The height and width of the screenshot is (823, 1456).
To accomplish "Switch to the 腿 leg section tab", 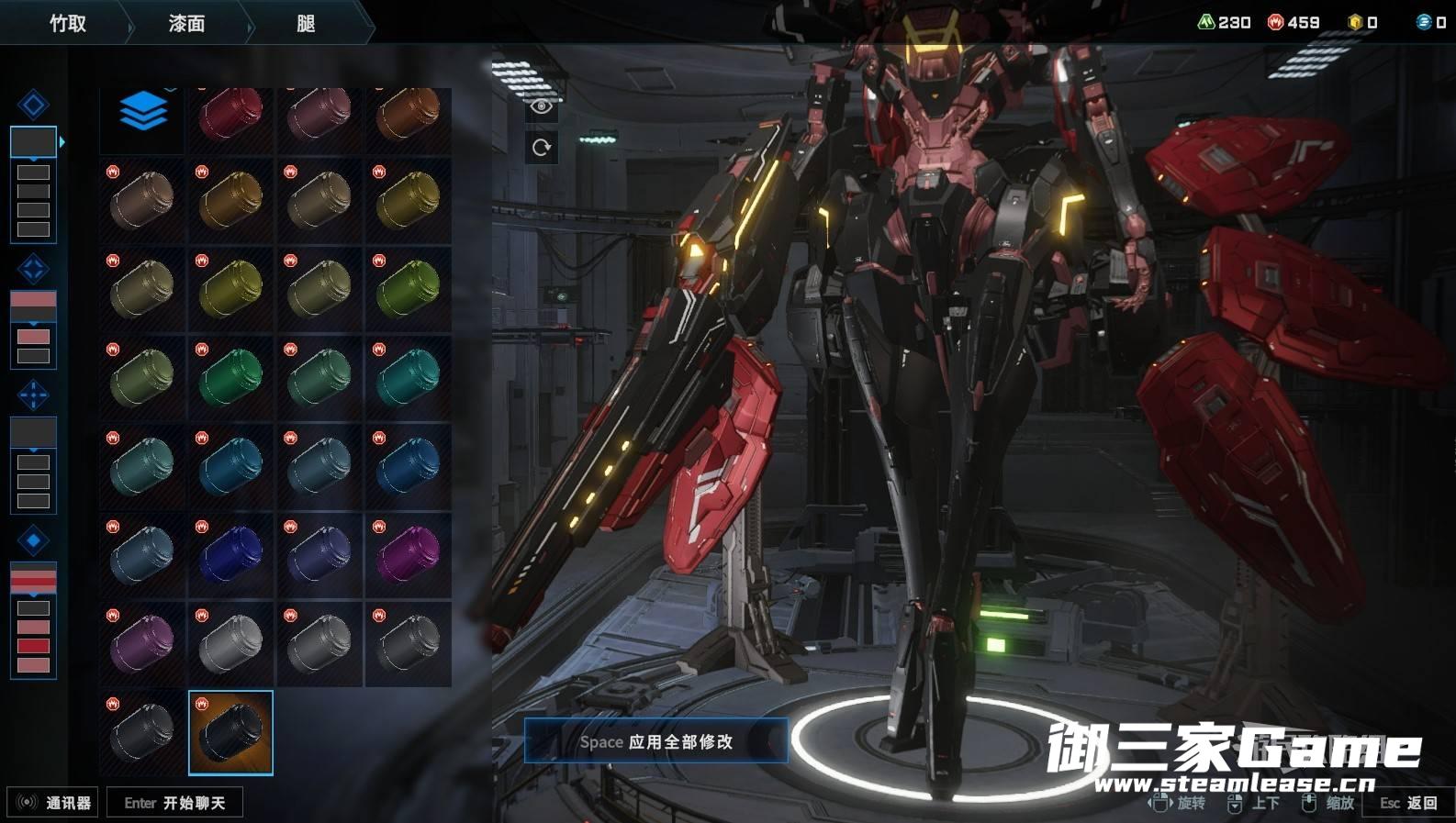I will [x=306, y=23].
